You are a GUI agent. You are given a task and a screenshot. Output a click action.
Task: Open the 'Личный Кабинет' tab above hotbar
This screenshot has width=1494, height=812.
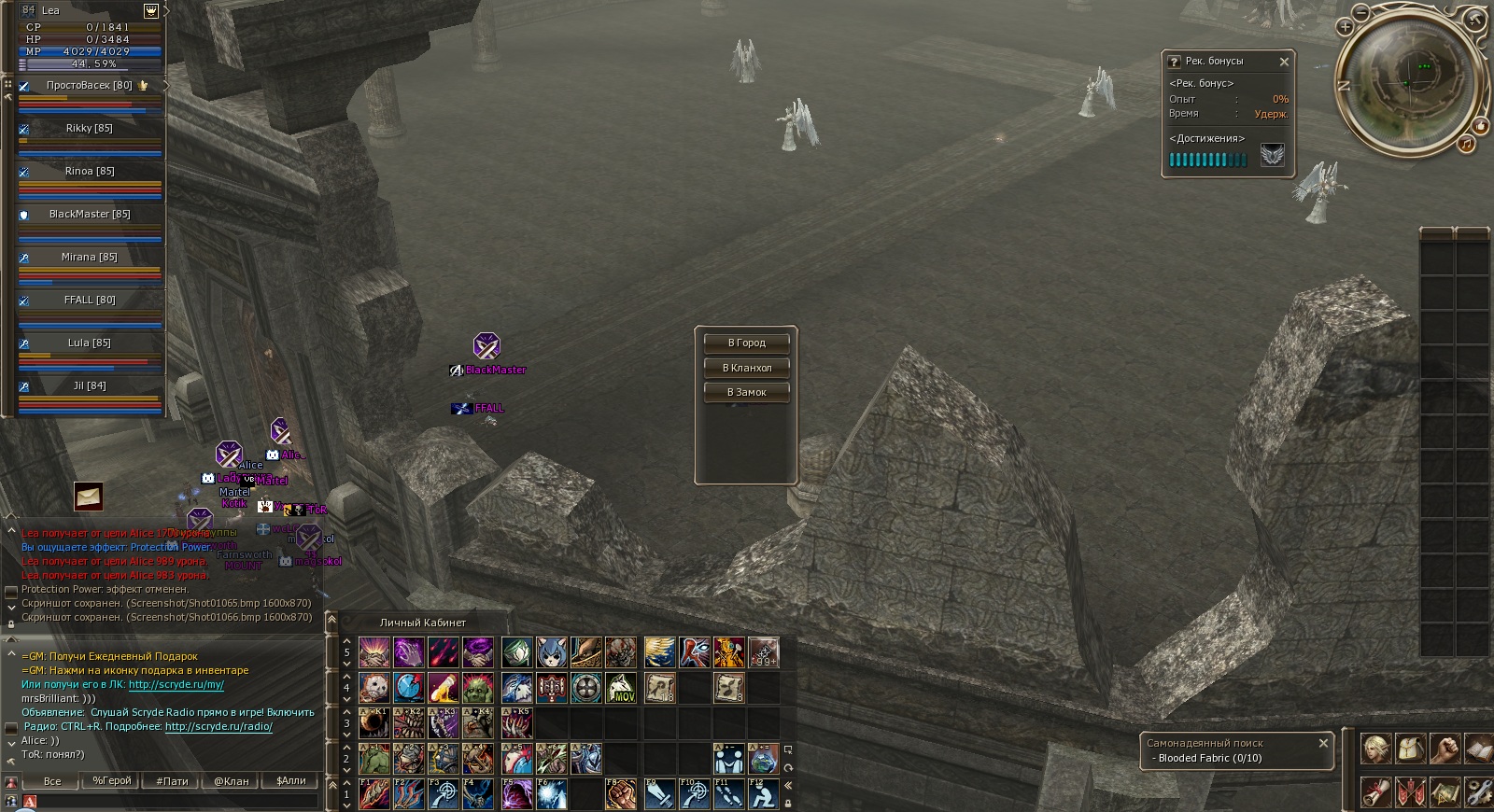pos(422,623)
